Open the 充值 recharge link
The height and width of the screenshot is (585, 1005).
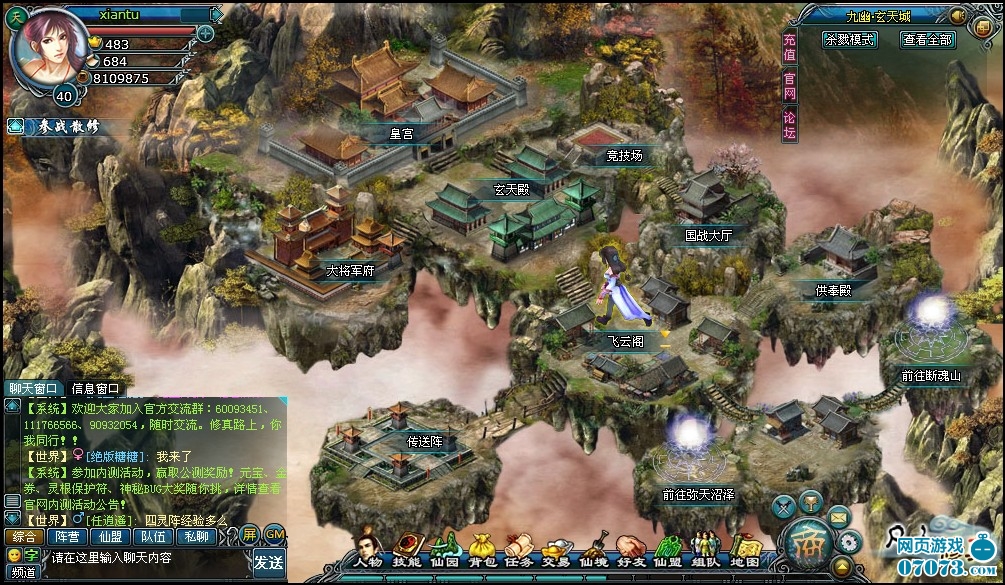(790, 48)
